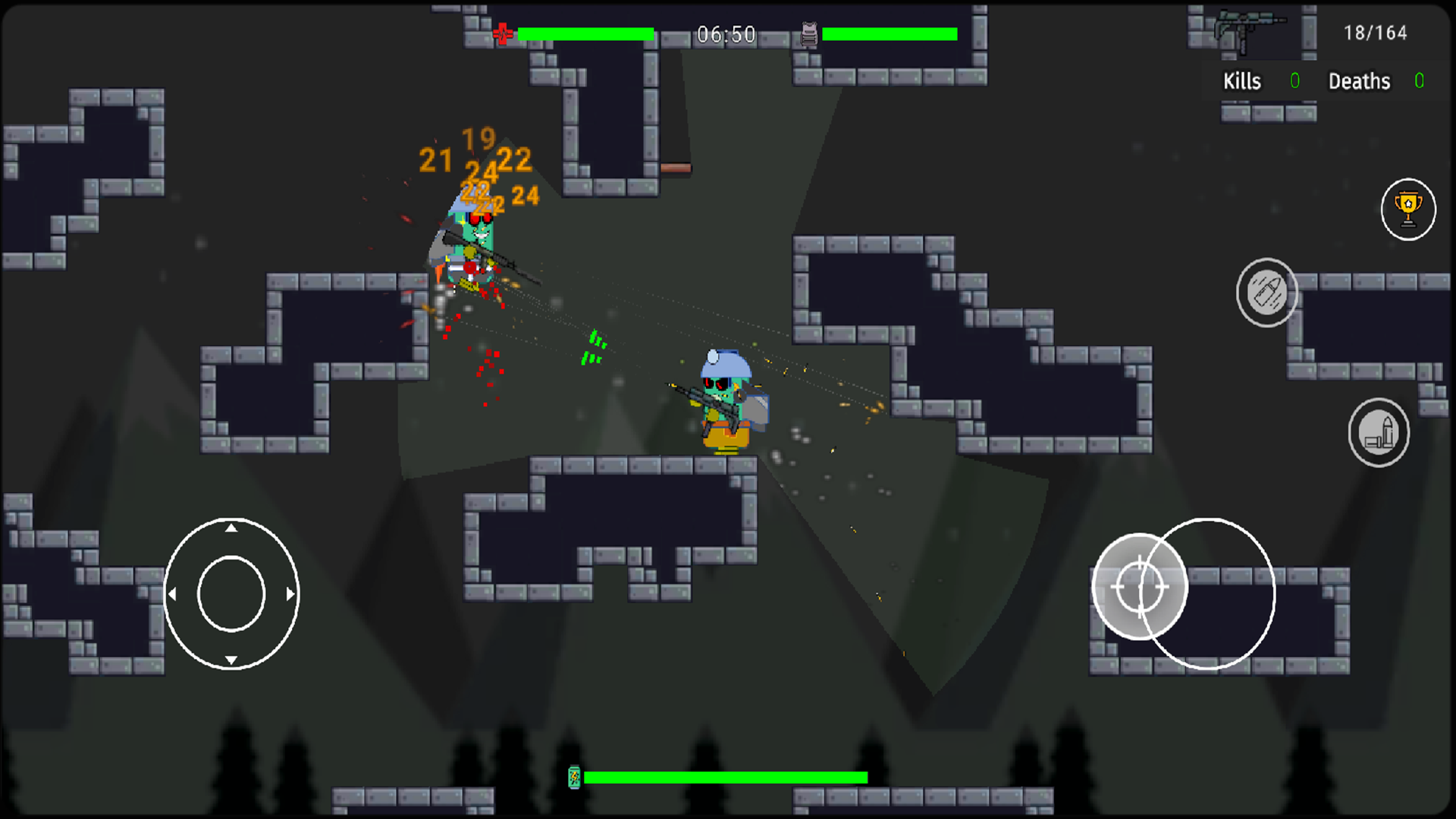Tap the up arrow on the movement pad
Viewport: 1456px width, 819px height.
click(x=232, y=529)
